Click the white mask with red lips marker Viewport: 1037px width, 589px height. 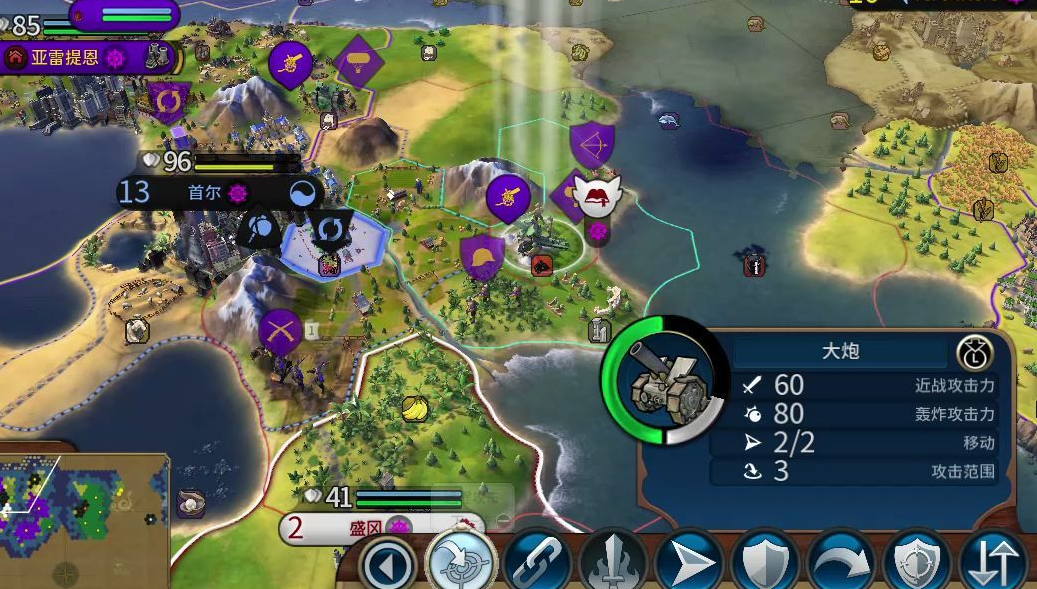click(599, 197)
